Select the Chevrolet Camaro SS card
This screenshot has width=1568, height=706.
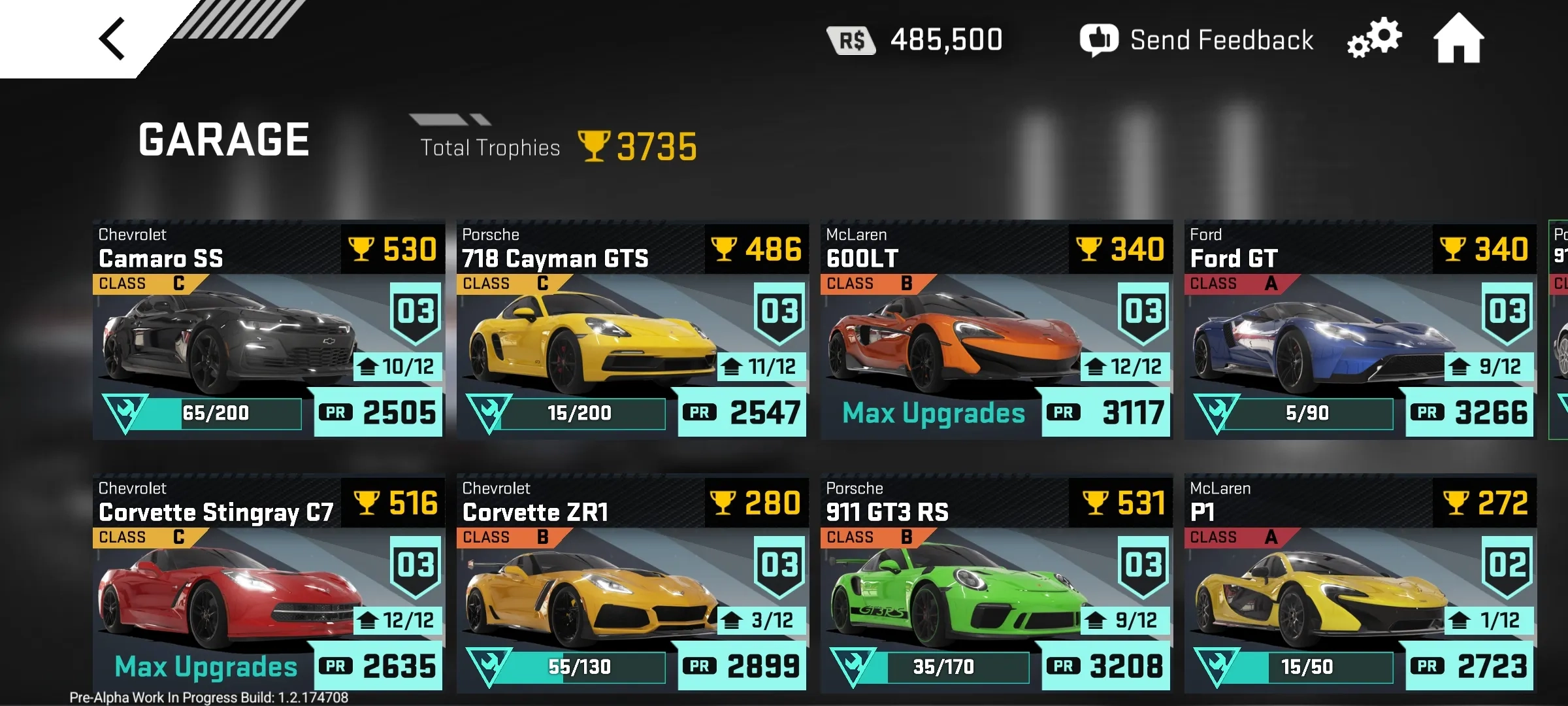tap(268, 330)
